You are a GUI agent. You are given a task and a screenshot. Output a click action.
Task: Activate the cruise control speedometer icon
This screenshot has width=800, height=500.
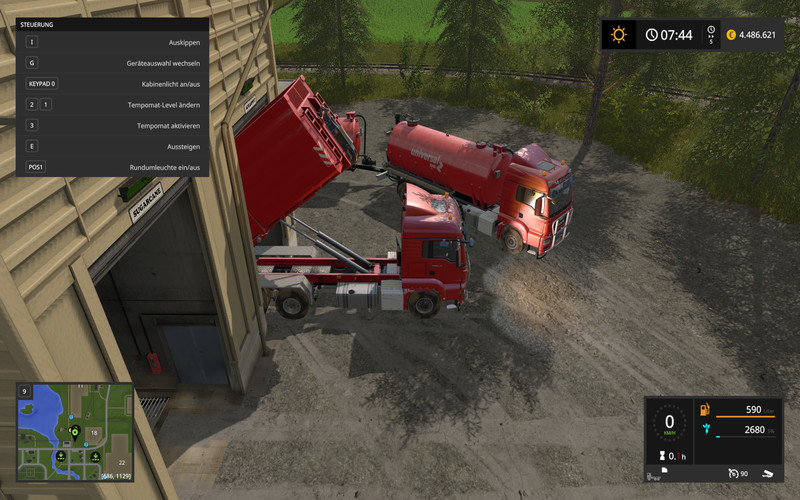coord(735,473)
